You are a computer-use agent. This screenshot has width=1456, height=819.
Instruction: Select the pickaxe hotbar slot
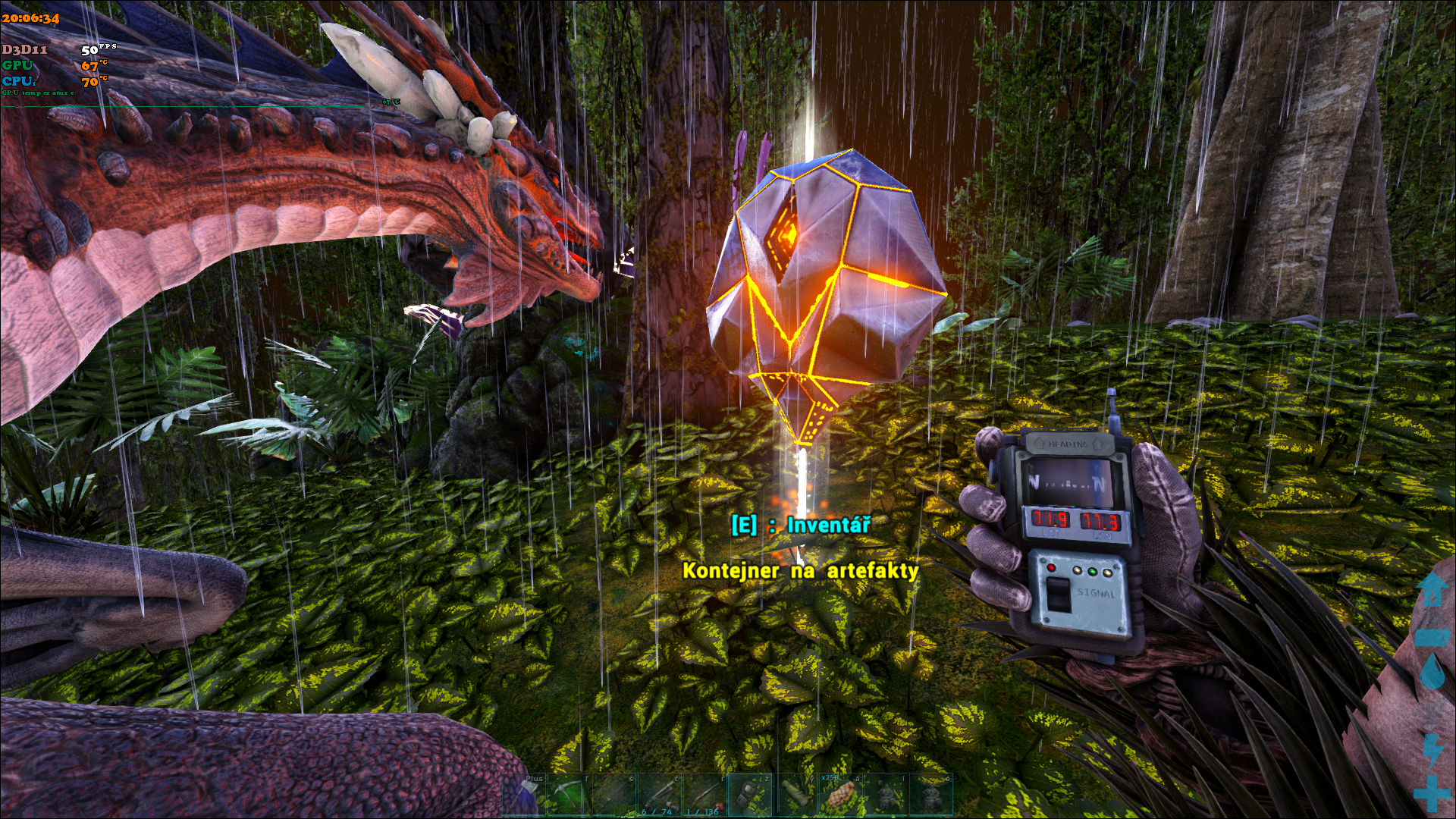coord(569,795)
